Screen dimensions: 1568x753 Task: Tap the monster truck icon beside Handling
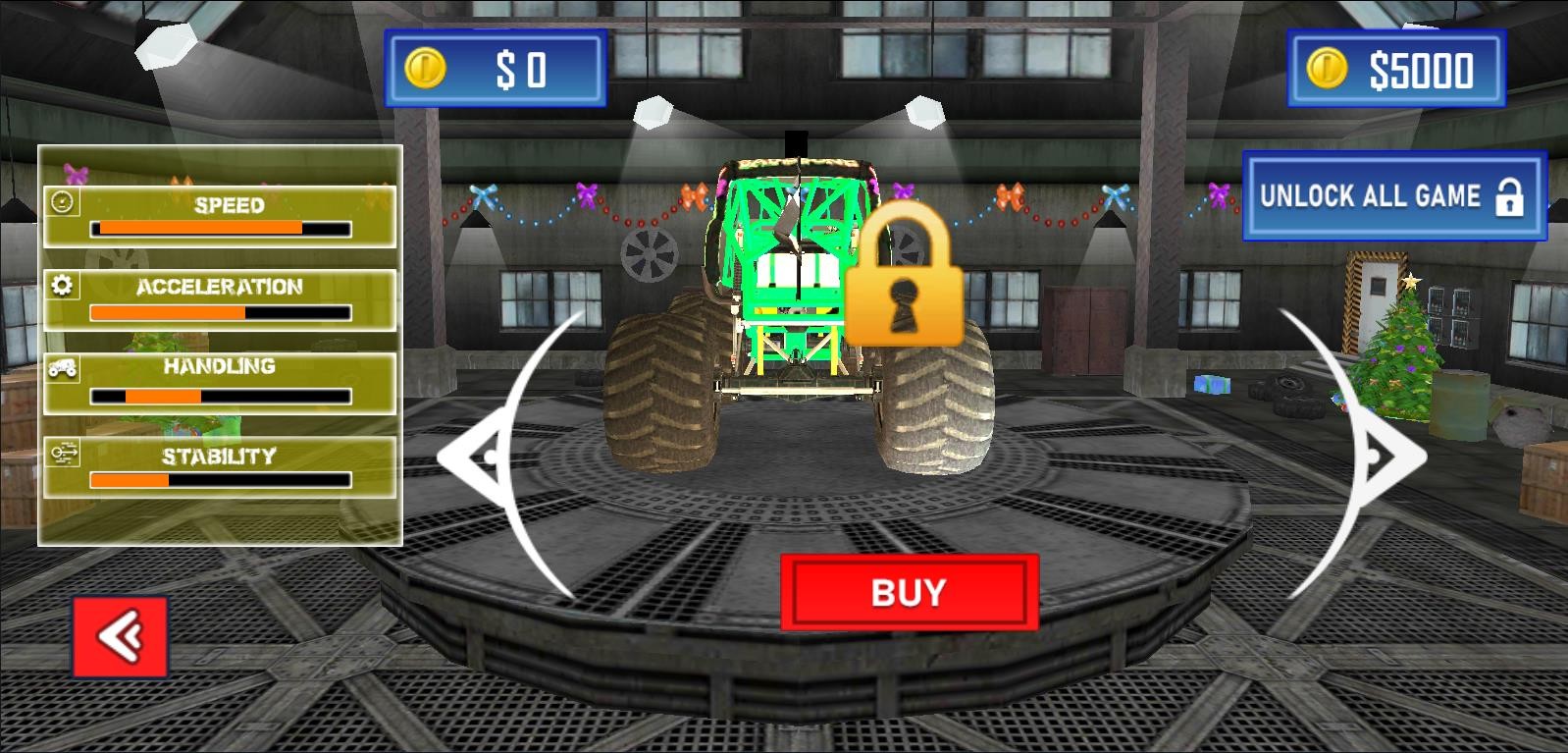coord(62,370)
